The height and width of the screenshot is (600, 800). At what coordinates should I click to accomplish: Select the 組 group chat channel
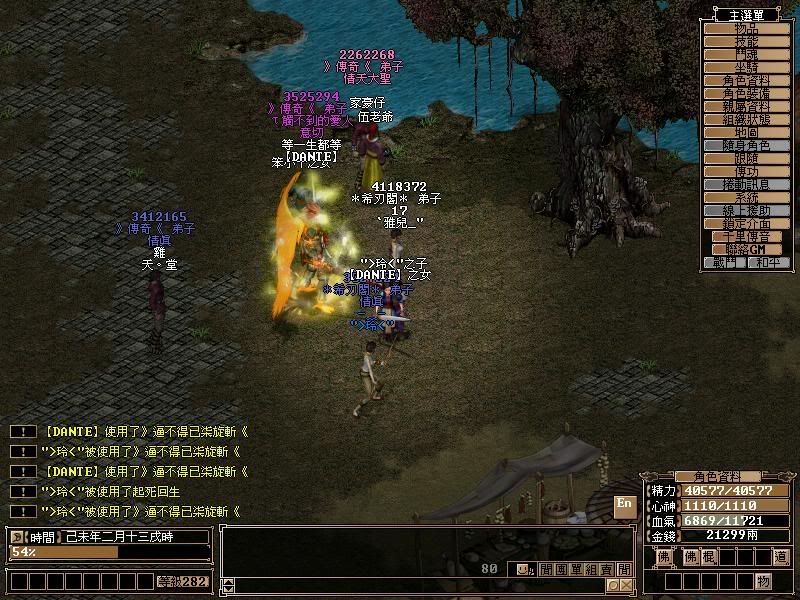pos(592,569)
